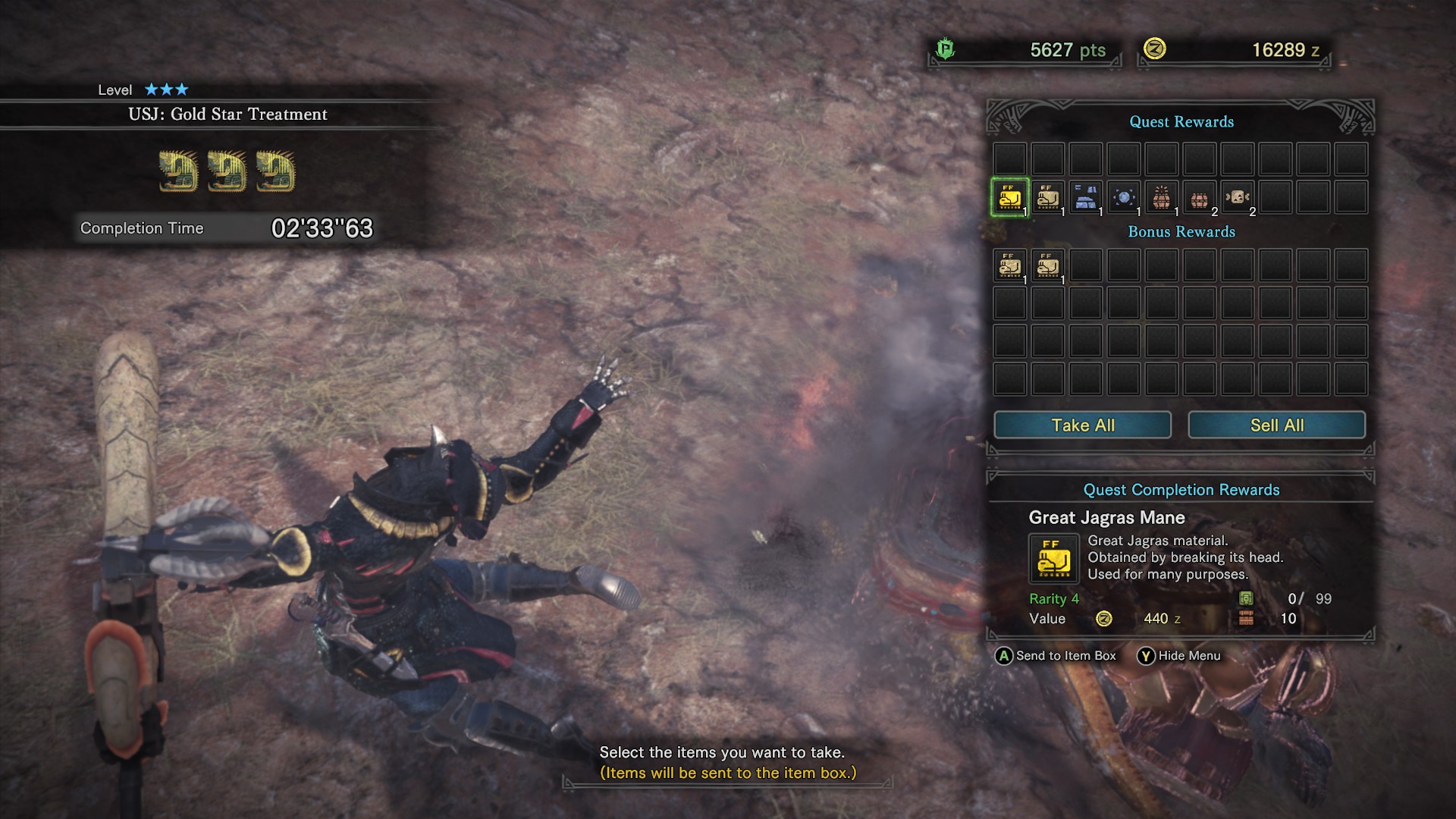
Task: Take all quest rewards
Action: pos(1082,425)
